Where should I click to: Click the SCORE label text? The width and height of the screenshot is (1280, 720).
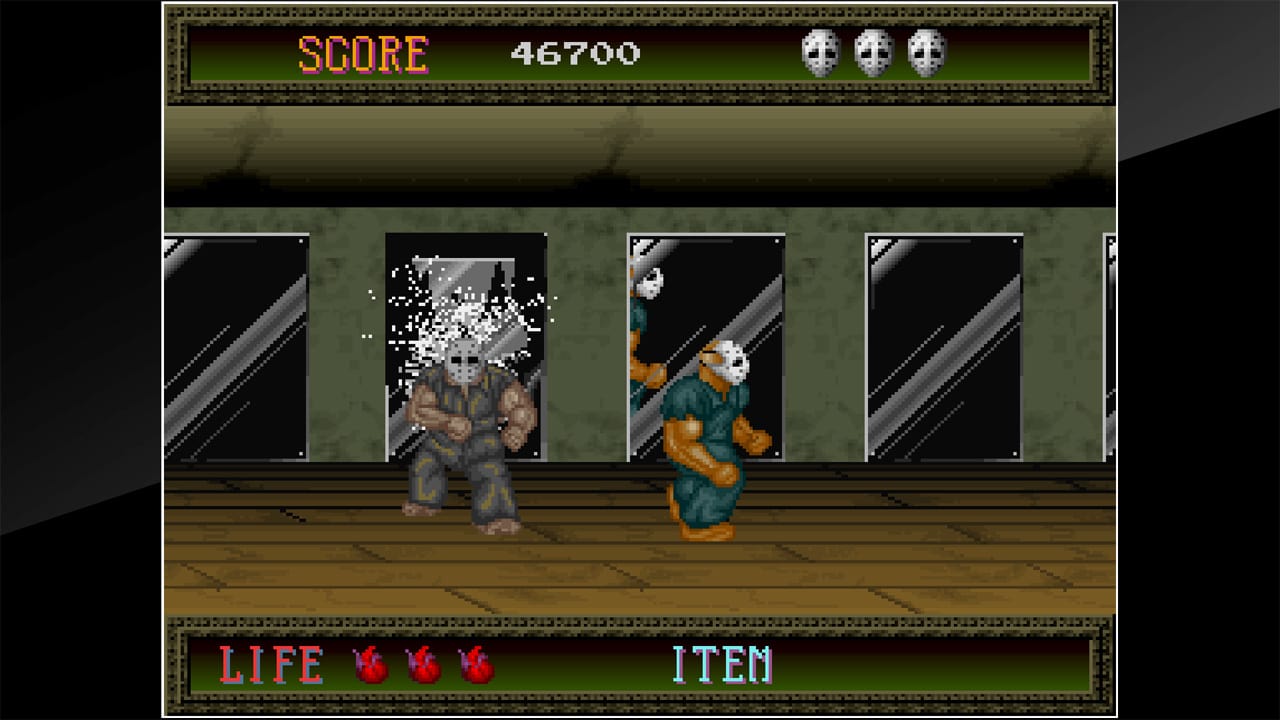tap(365, 52)
